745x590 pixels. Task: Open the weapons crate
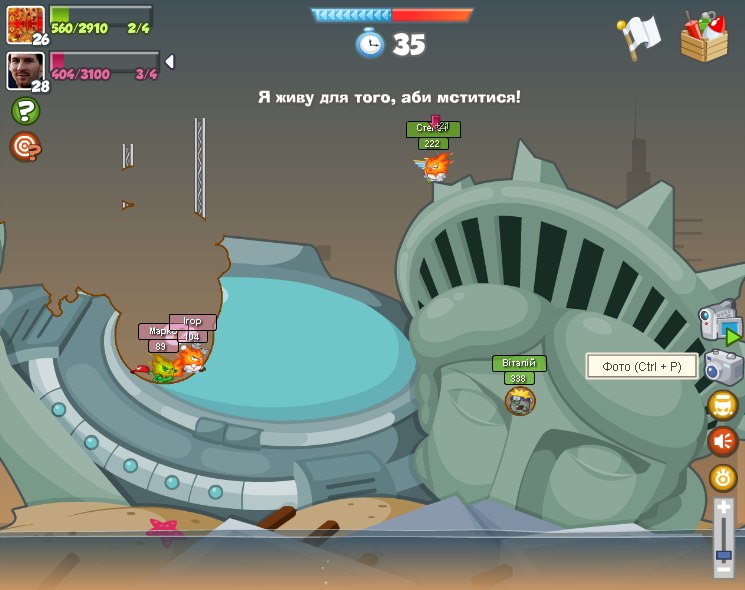(704, 37)
